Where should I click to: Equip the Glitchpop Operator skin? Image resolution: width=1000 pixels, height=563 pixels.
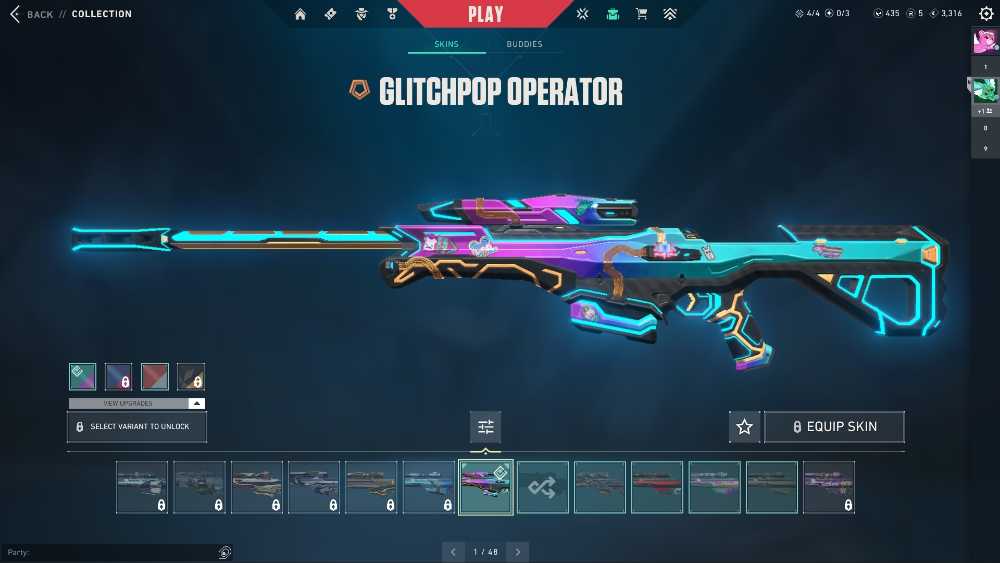coord(834,427)
